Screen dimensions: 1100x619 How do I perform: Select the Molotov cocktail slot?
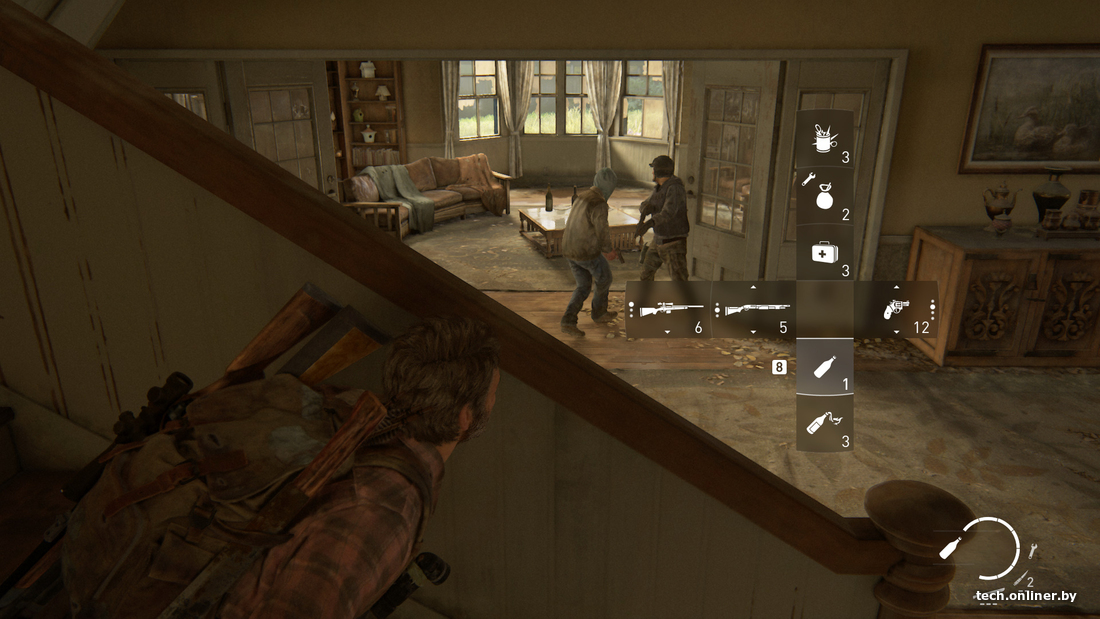coord(824,422)
